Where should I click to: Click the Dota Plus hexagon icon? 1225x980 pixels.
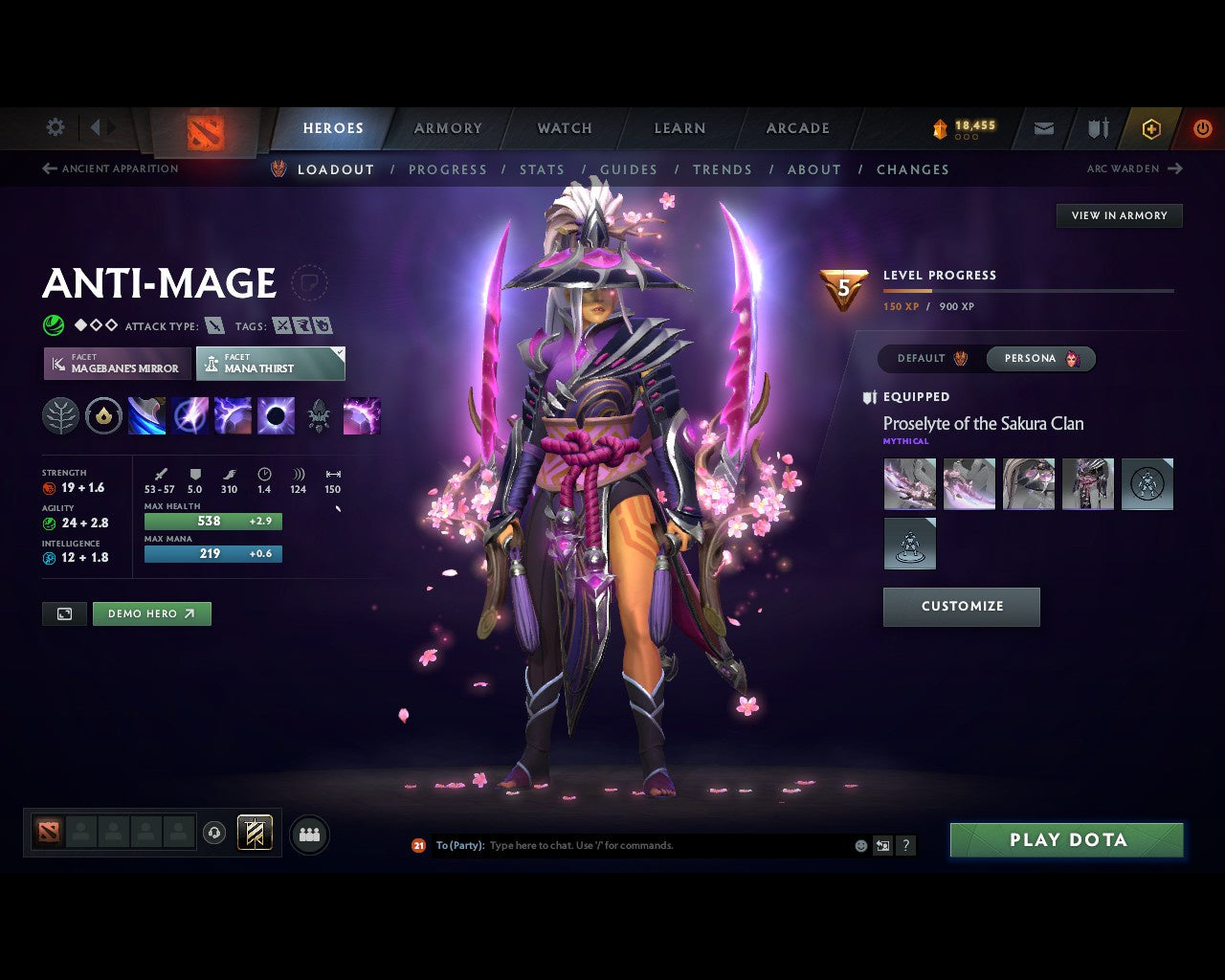click(1151, 127)
